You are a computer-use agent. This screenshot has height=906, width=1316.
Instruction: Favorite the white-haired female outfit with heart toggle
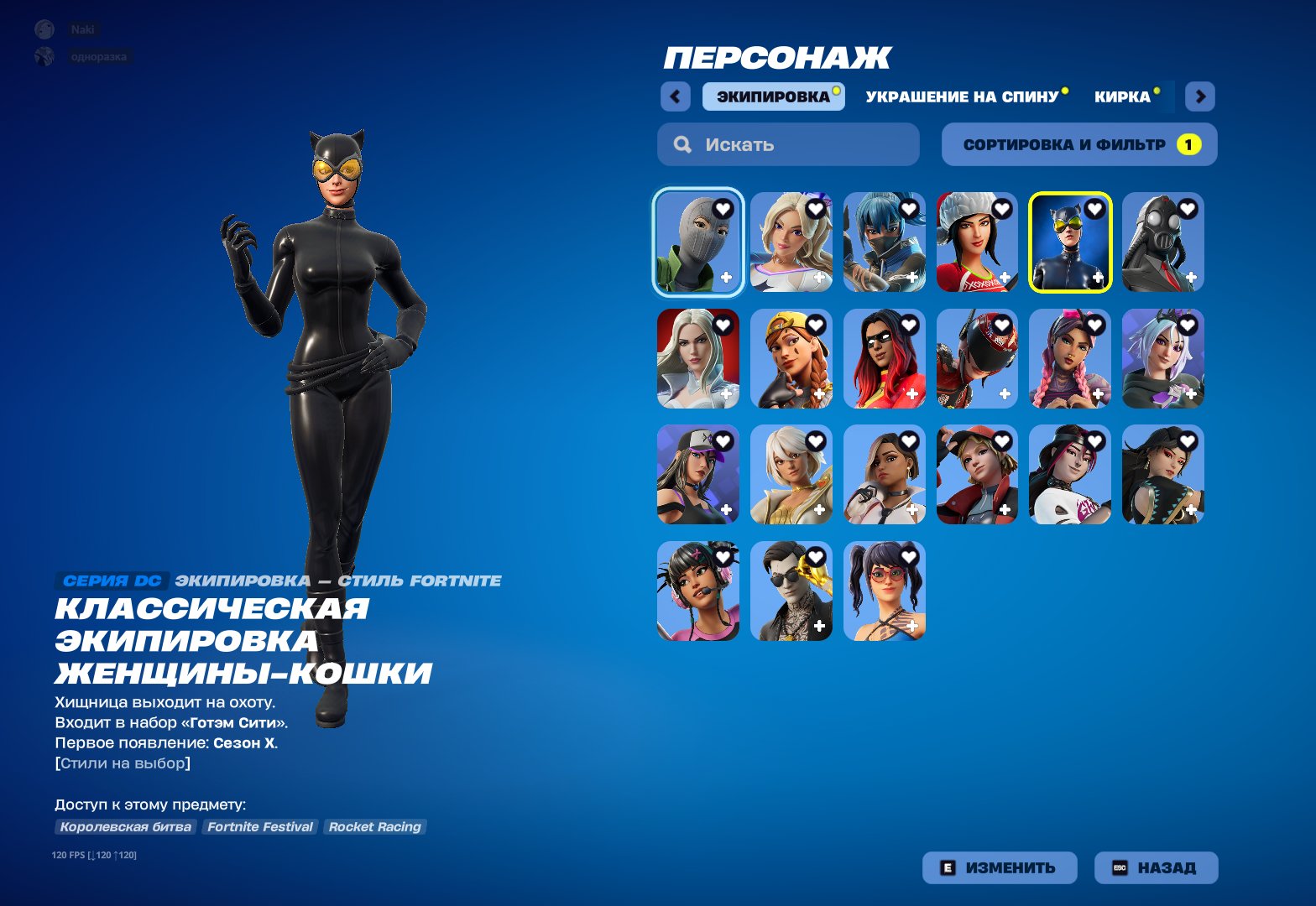coord(723,326)
